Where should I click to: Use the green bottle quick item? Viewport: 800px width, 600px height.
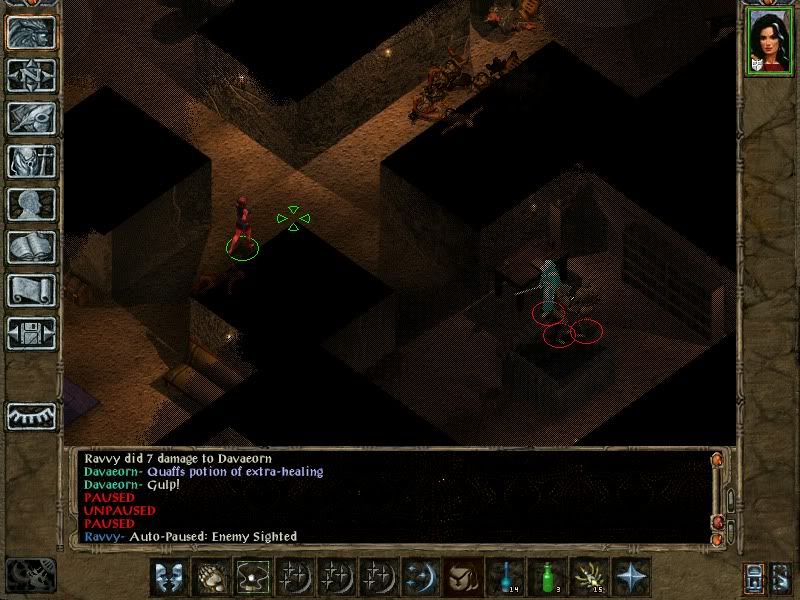[x=547, y=577]
